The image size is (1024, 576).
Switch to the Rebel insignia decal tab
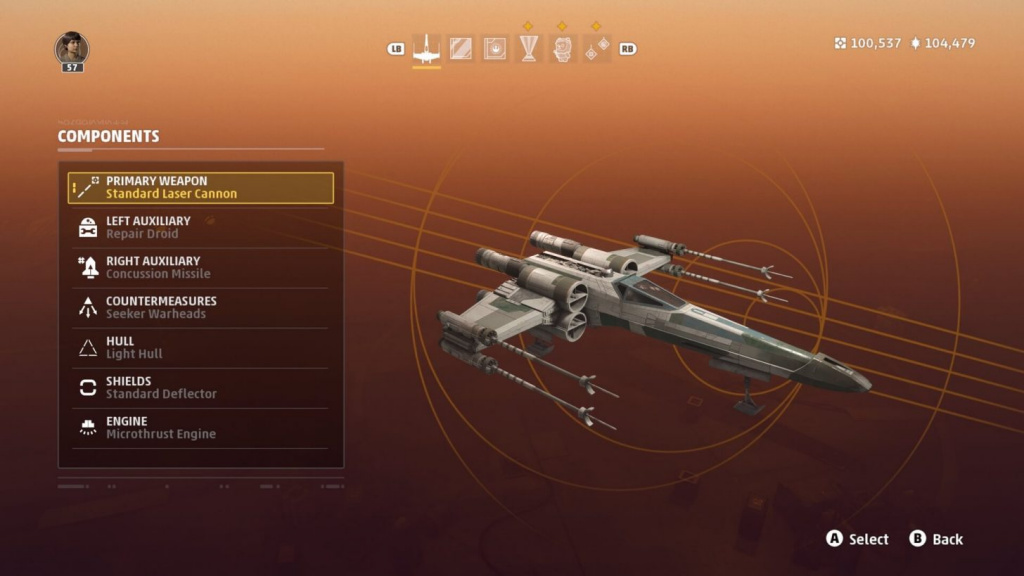495,48
